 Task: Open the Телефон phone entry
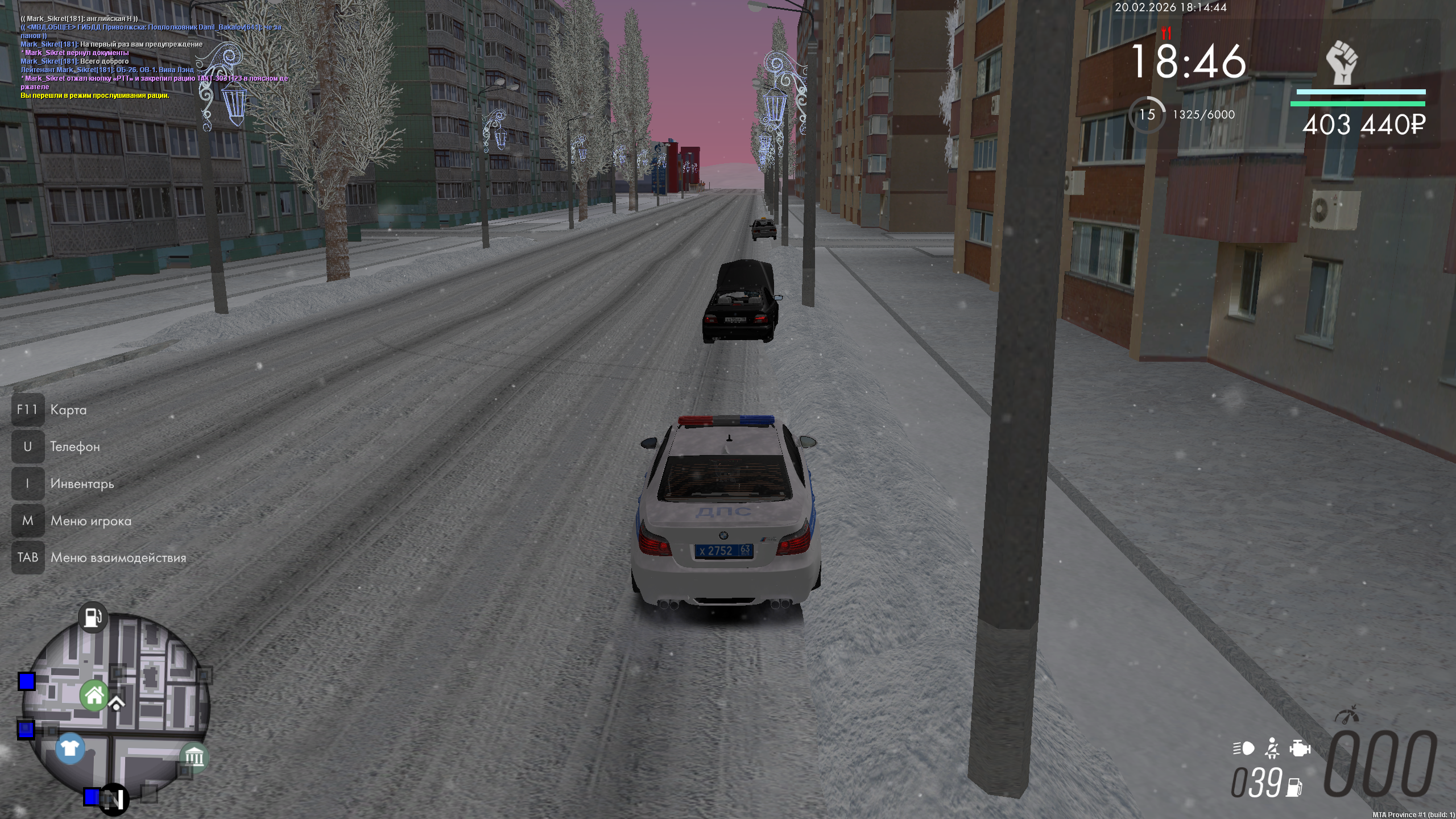click(75, 447)
